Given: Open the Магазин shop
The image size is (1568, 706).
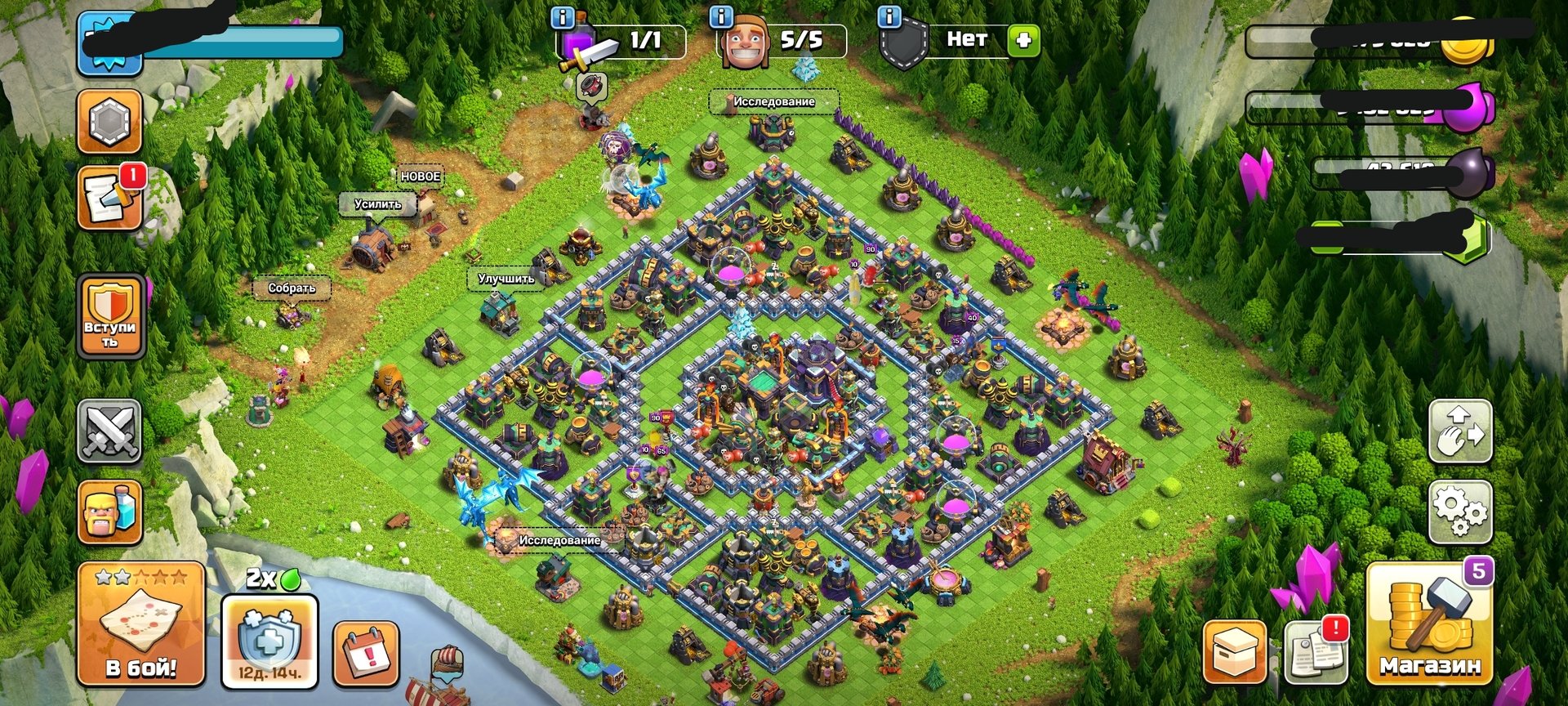Looking at the screenshot, I should (1429, 625).
